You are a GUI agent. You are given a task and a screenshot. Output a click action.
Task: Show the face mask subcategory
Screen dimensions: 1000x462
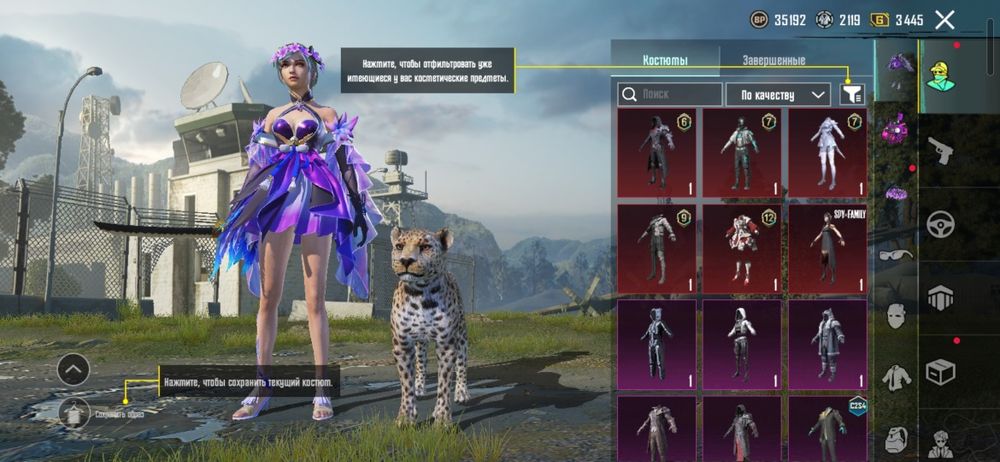tap(895, 316)
